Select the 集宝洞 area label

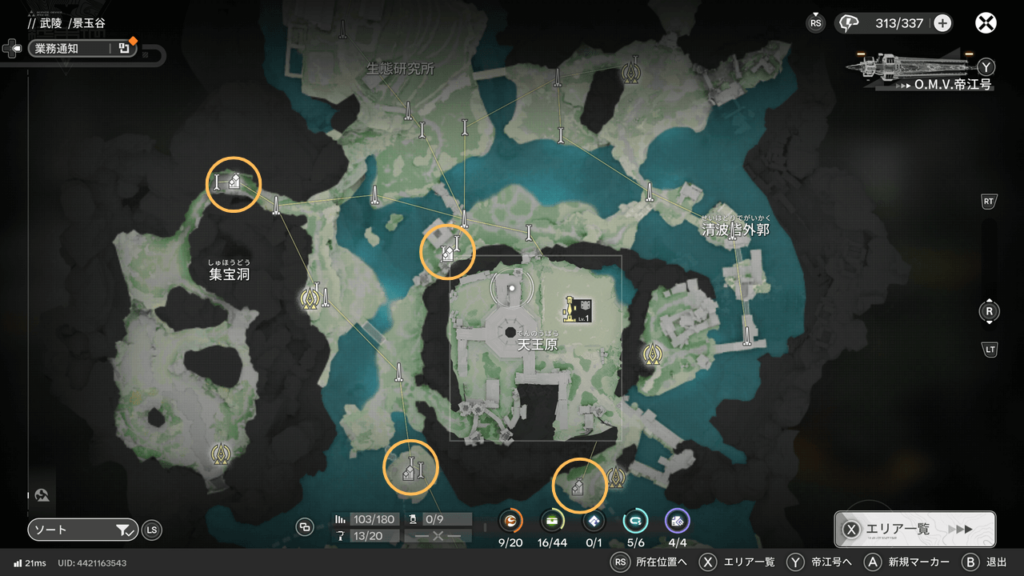[229, 273]
